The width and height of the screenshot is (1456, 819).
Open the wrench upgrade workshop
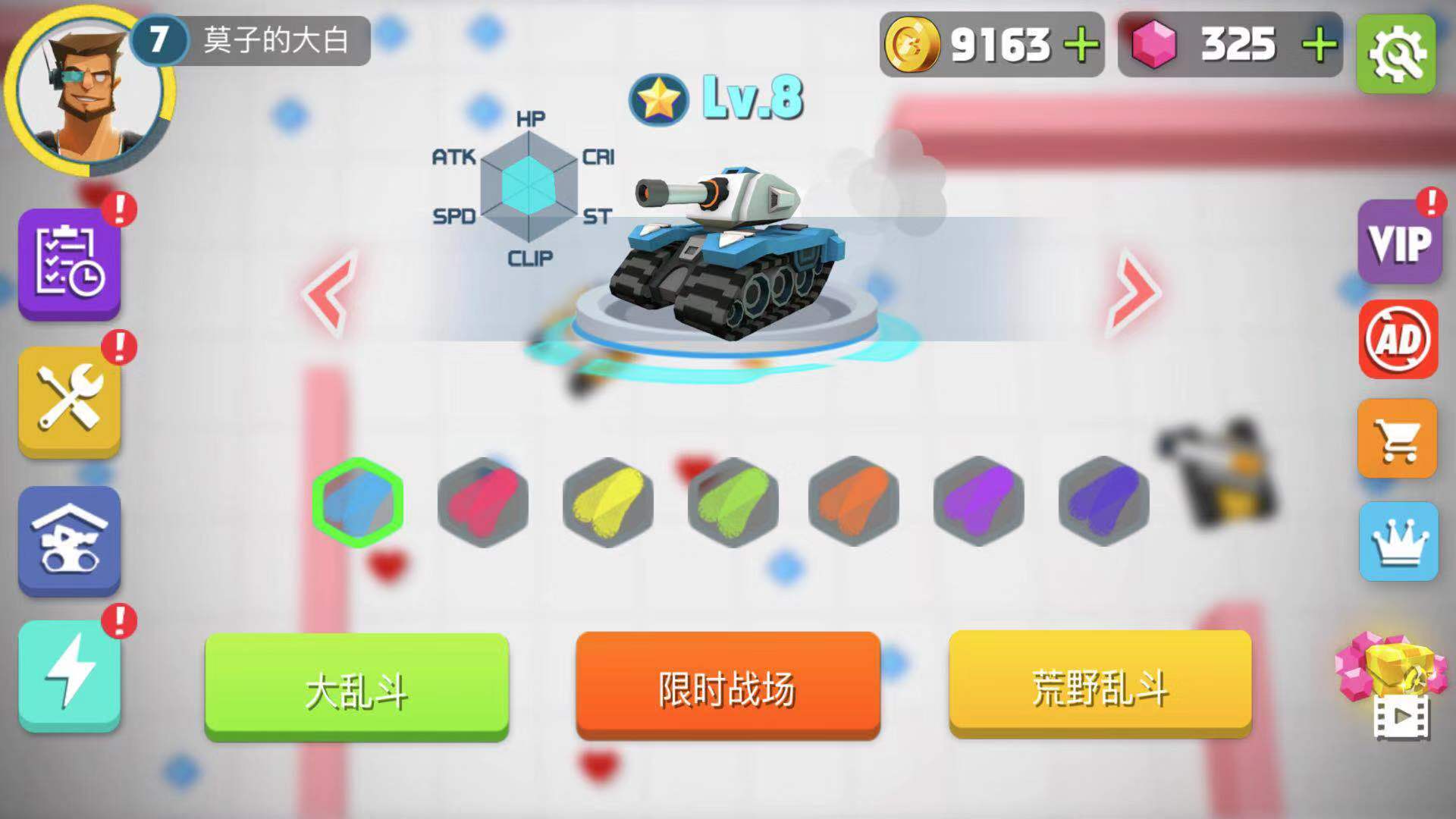point(70,398)
